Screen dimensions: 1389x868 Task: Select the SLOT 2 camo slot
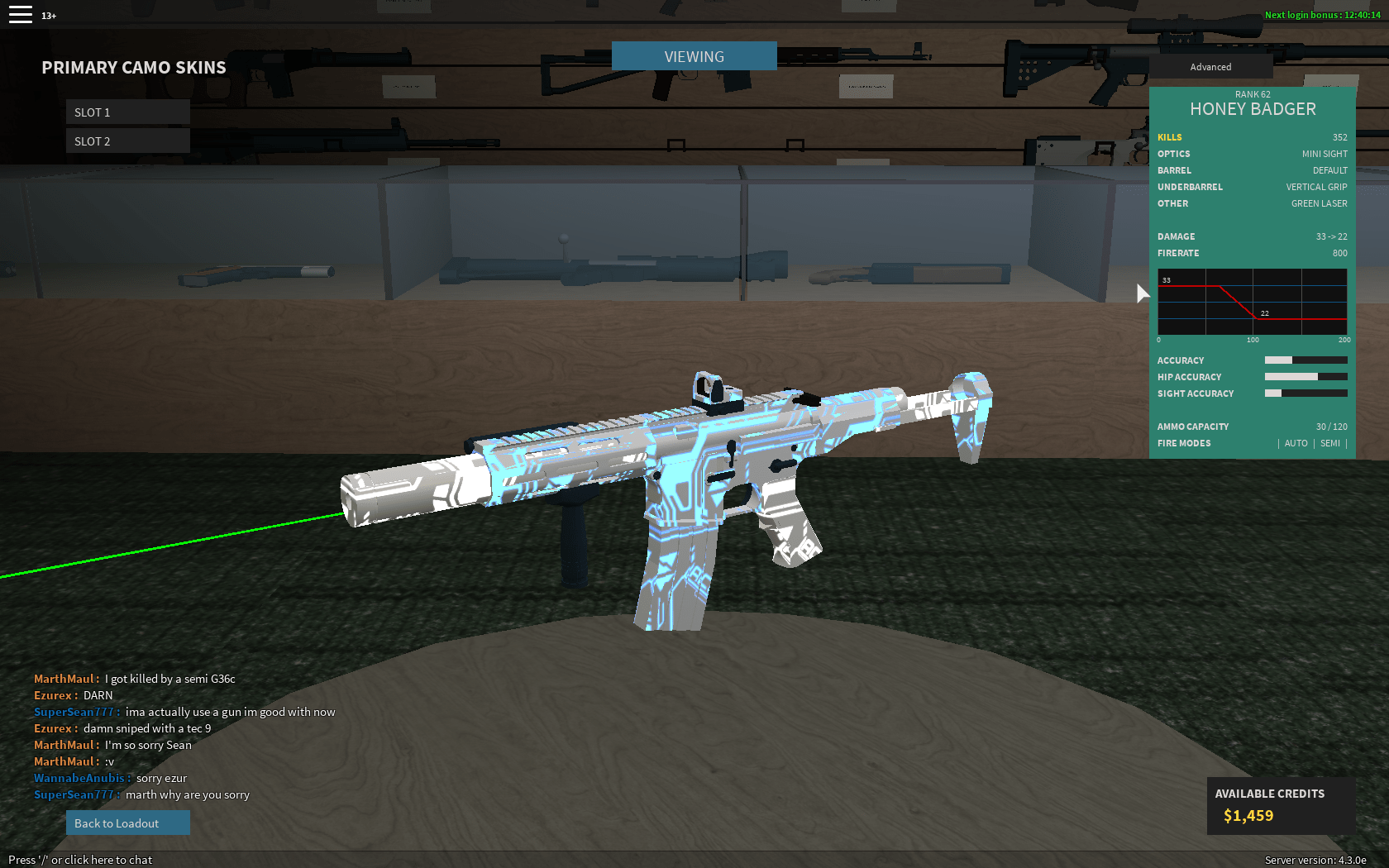coord(127,141)
